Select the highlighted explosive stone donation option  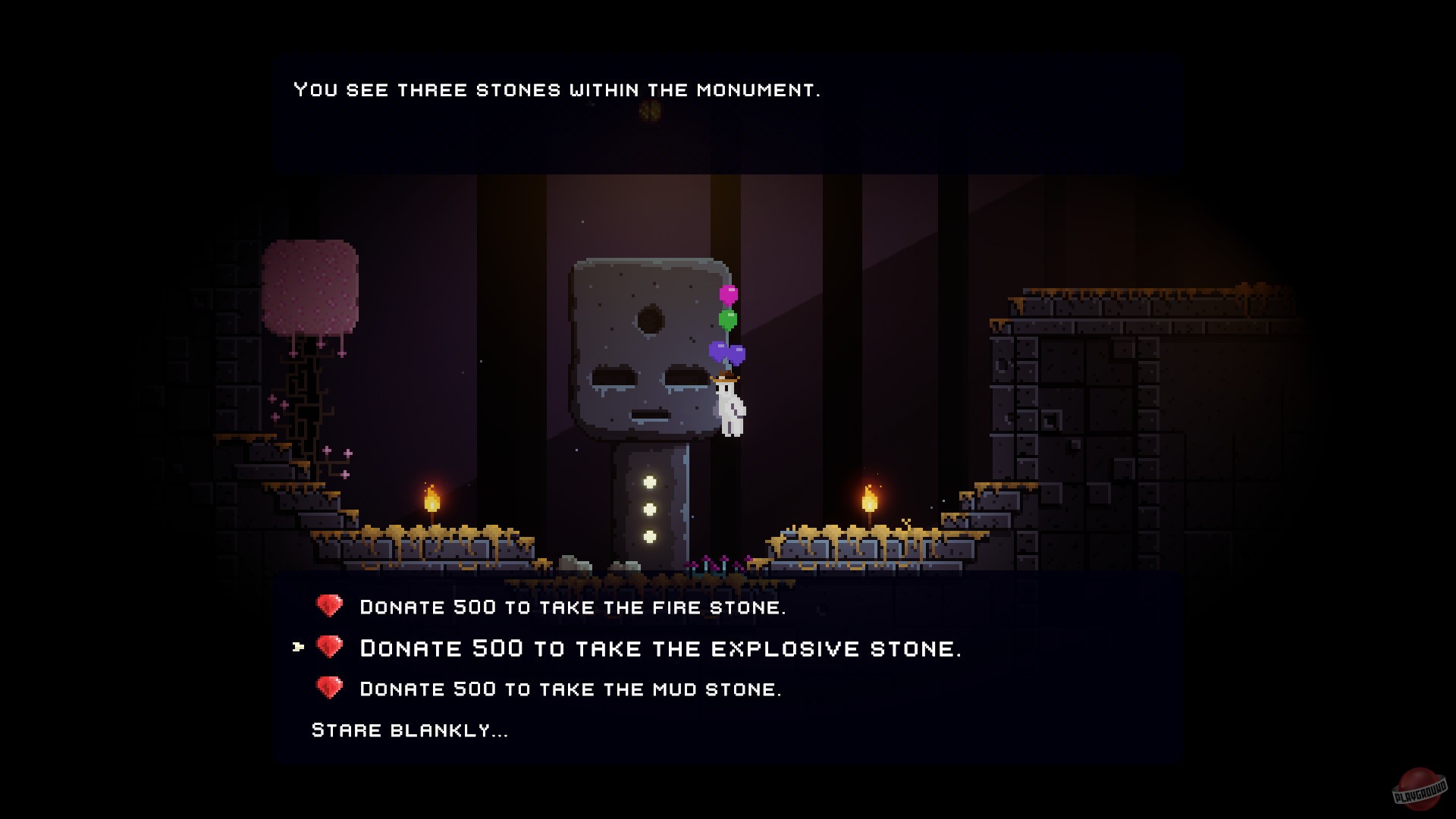[660, 648]
